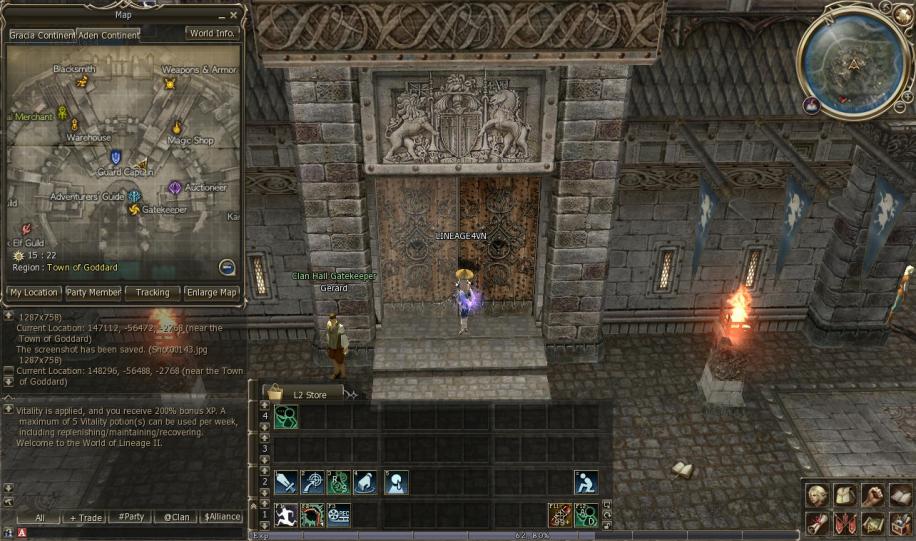Switch to the Gracia Continent tab
Viewport: 916px width, 541px height.
(39, 34)
